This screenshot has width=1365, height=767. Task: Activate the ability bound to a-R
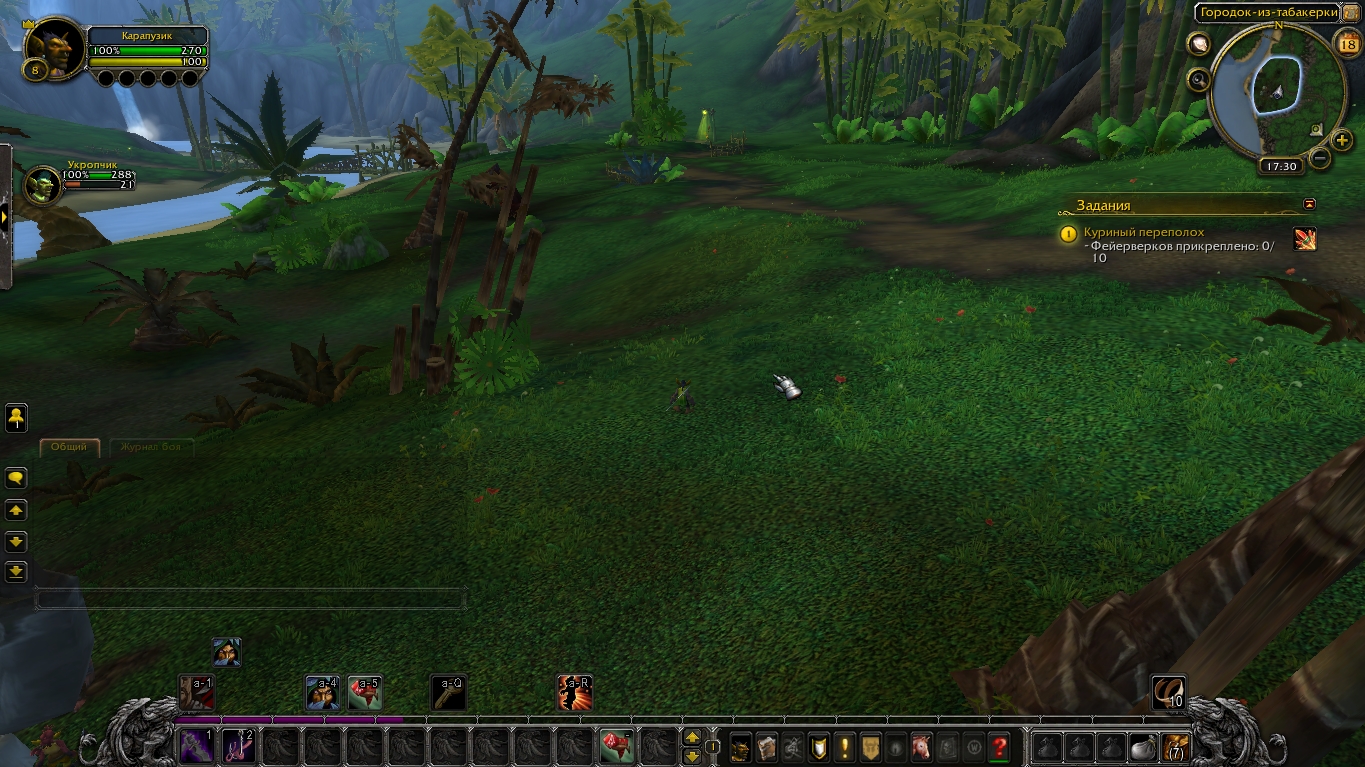click(574, 692)
